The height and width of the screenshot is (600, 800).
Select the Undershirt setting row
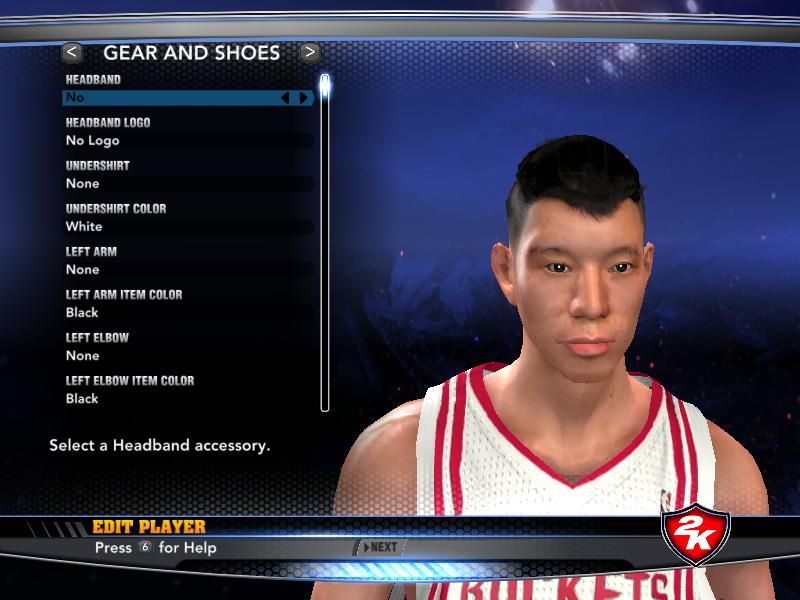click(x=170, y=184)
